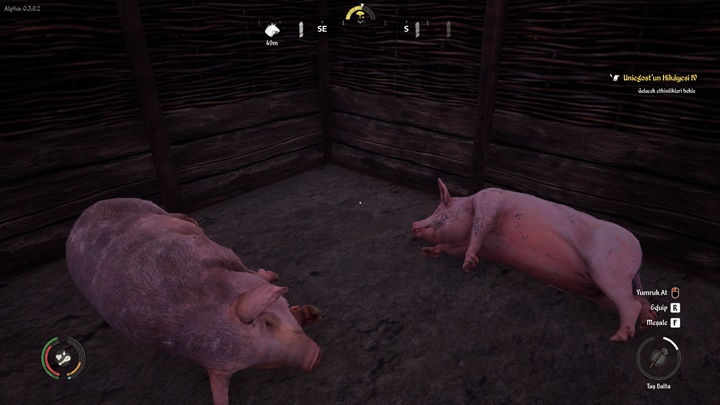Open the circular player status indicator

coord(62,357)
